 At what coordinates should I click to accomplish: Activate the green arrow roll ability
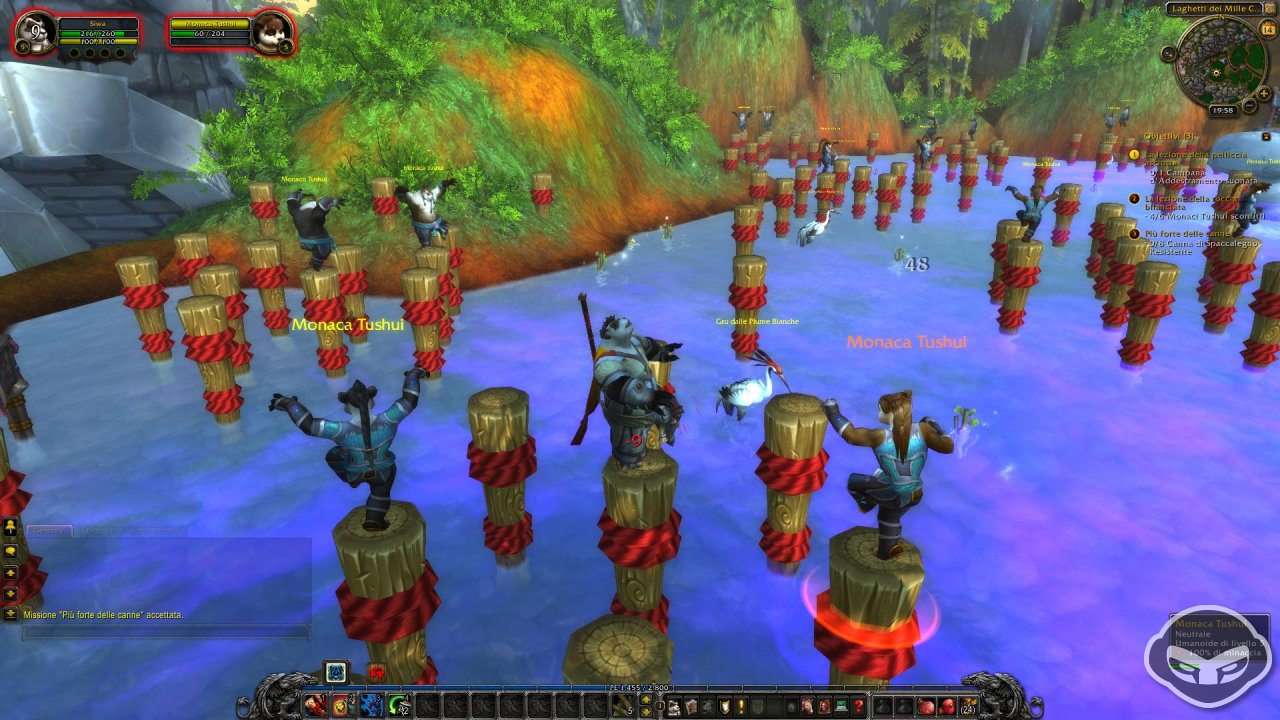click(x=398, y=706)
